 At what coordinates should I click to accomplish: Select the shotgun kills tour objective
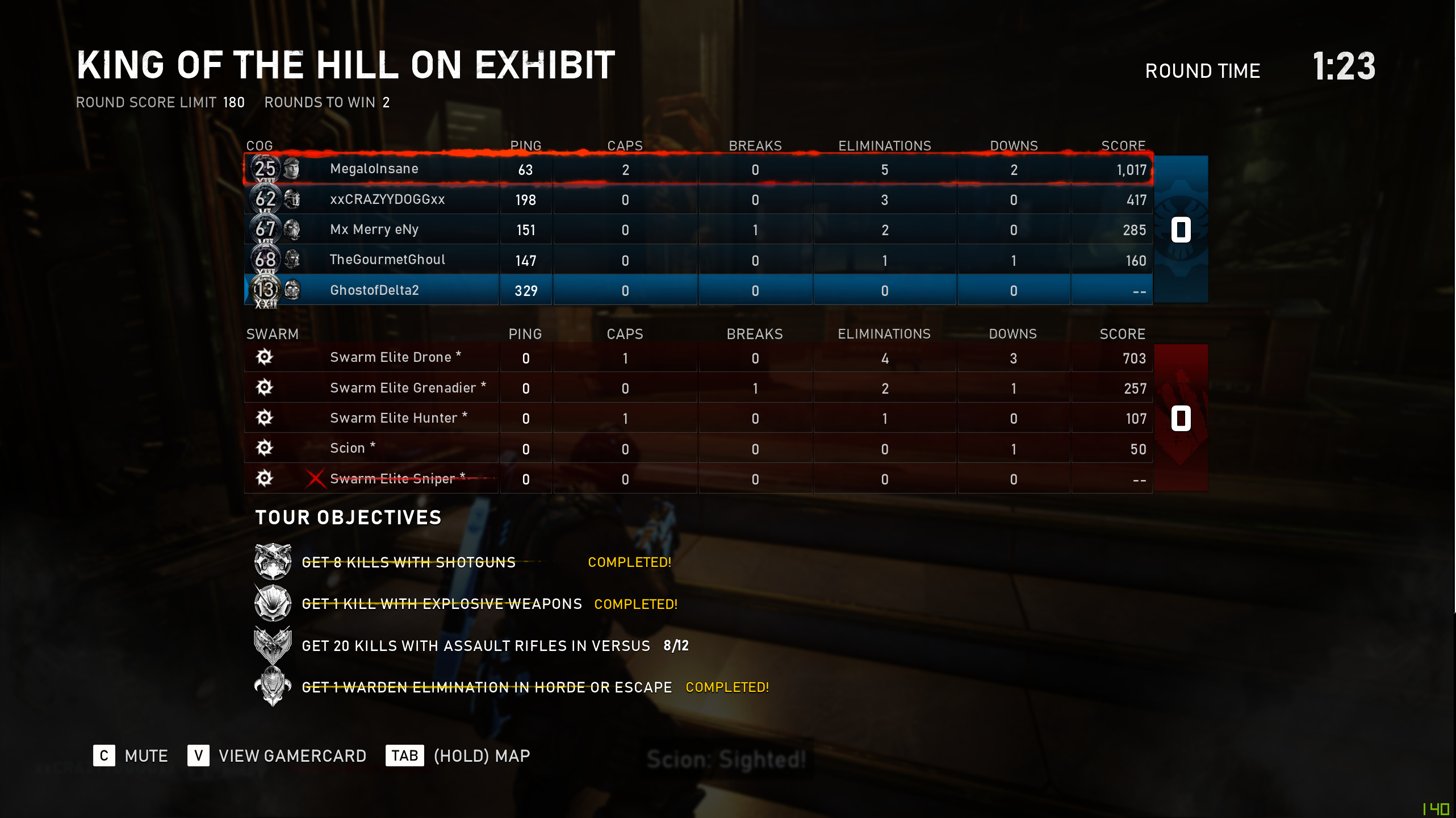point(408,562)
